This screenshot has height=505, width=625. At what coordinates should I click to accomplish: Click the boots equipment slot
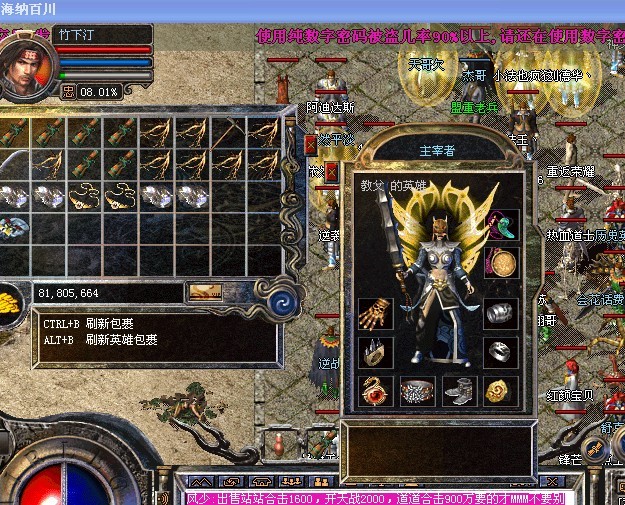(459, 390)
